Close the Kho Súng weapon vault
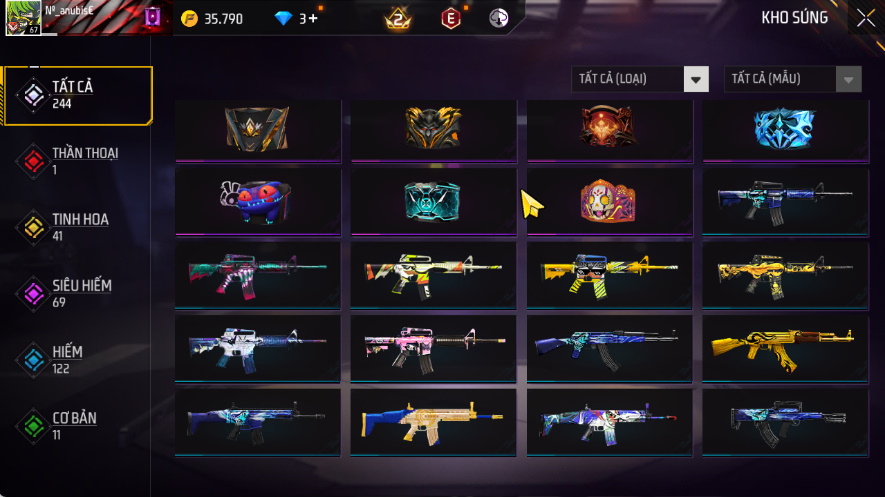The image size is (885, 497). pyautogui.click(x=865, y=18)
